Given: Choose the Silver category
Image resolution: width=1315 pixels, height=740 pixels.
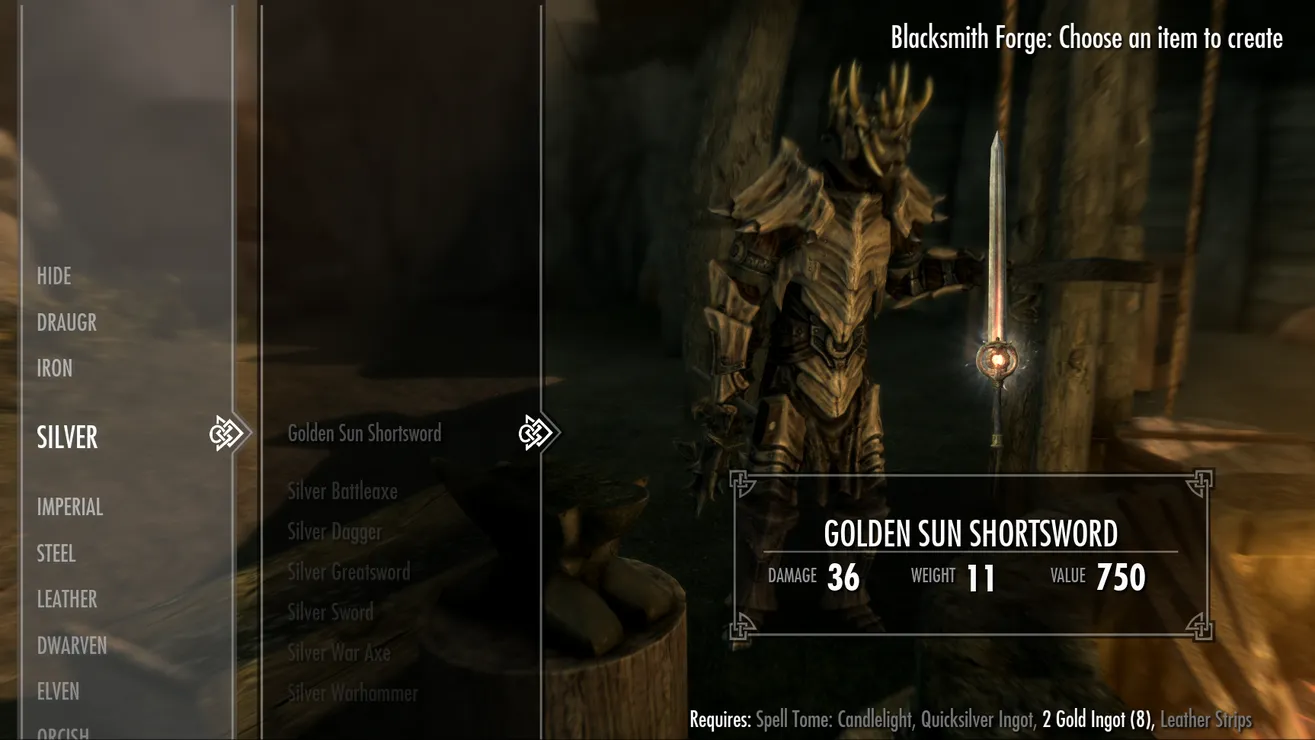Looking at the screenshot, I should pyautogui.click(x=67, y=437).
